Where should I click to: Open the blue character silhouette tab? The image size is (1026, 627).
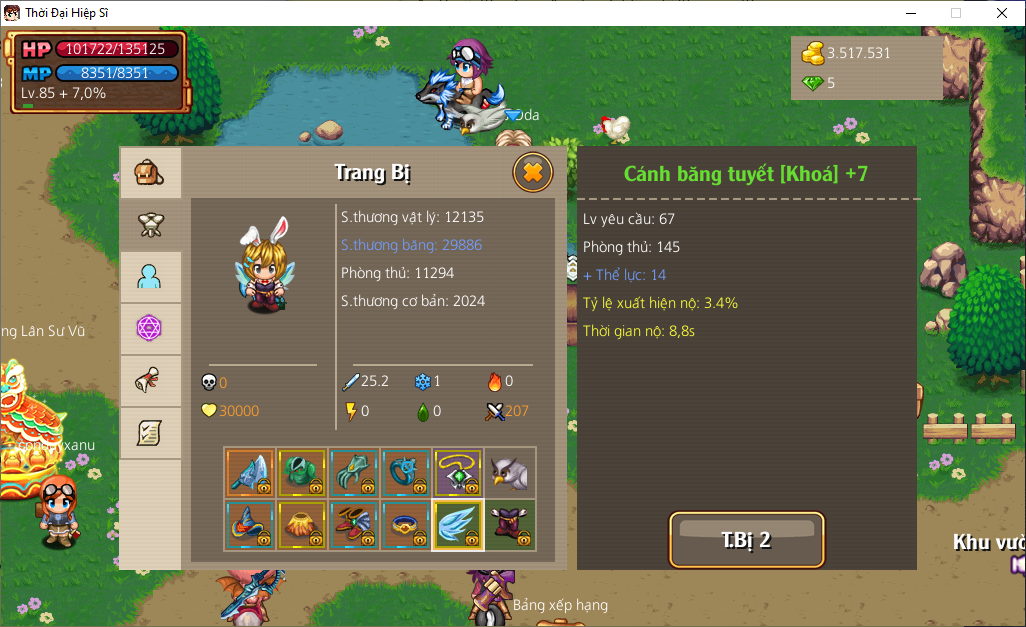[x=150, y=277]
